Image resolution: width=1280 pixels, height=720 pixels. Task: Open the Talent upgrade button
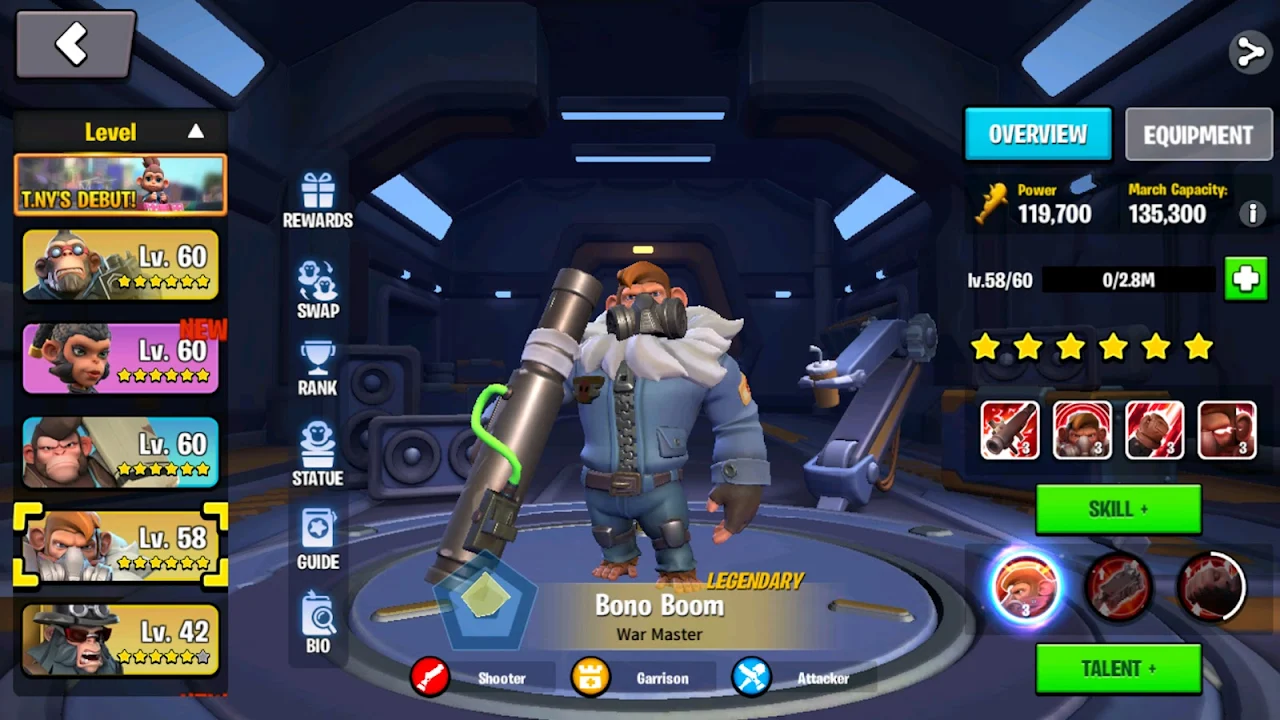[x=1118, y=668]
